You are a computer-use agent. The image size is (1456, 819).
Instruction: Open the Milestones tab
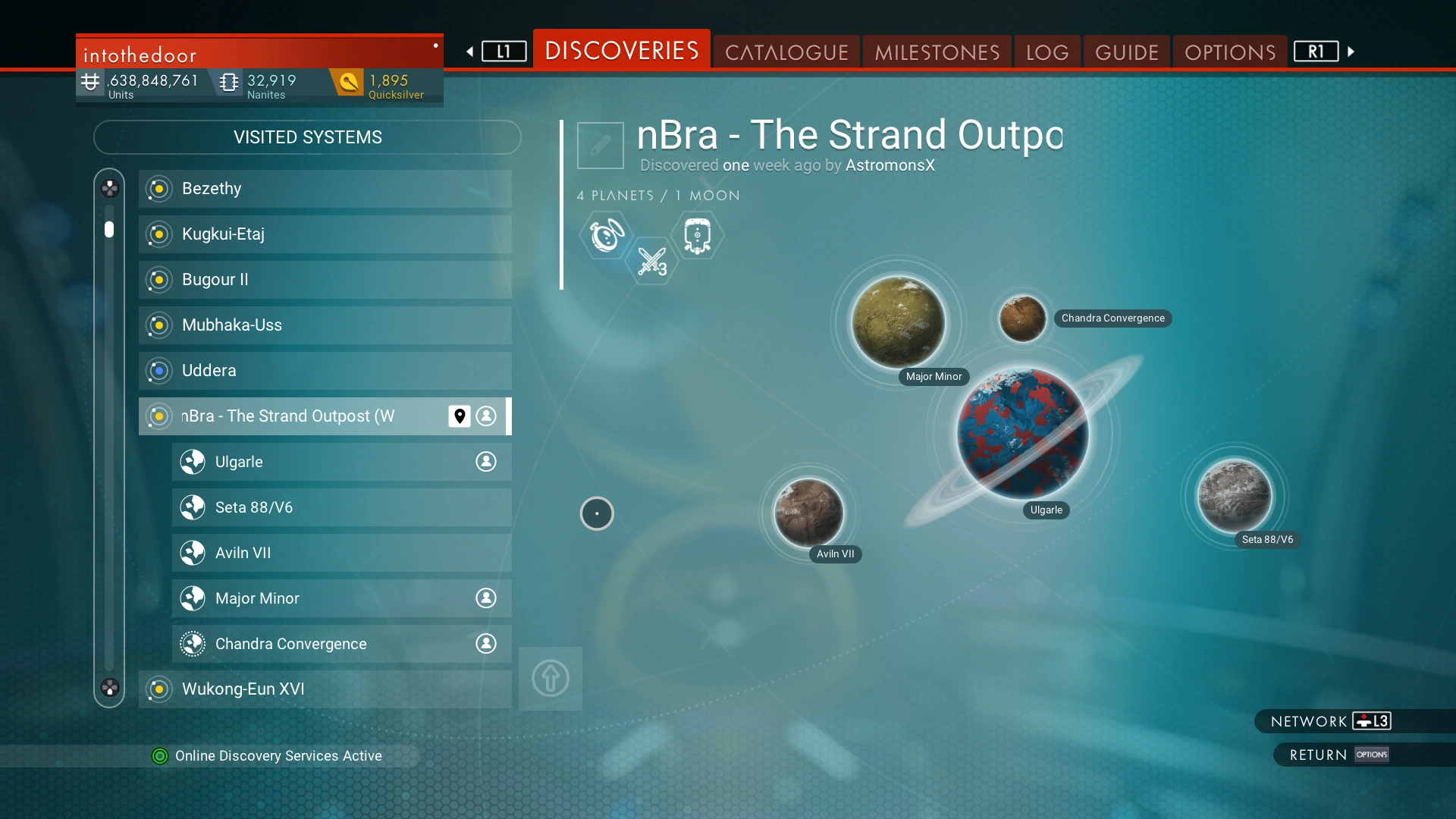coord(937,52)
